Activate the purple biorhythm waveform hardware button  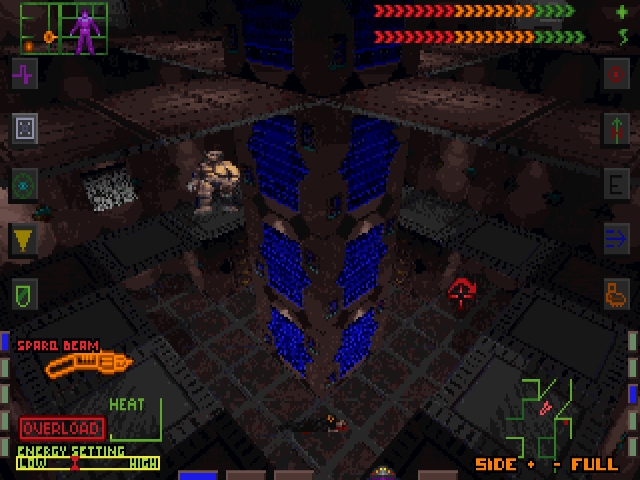tap(24, 73)
